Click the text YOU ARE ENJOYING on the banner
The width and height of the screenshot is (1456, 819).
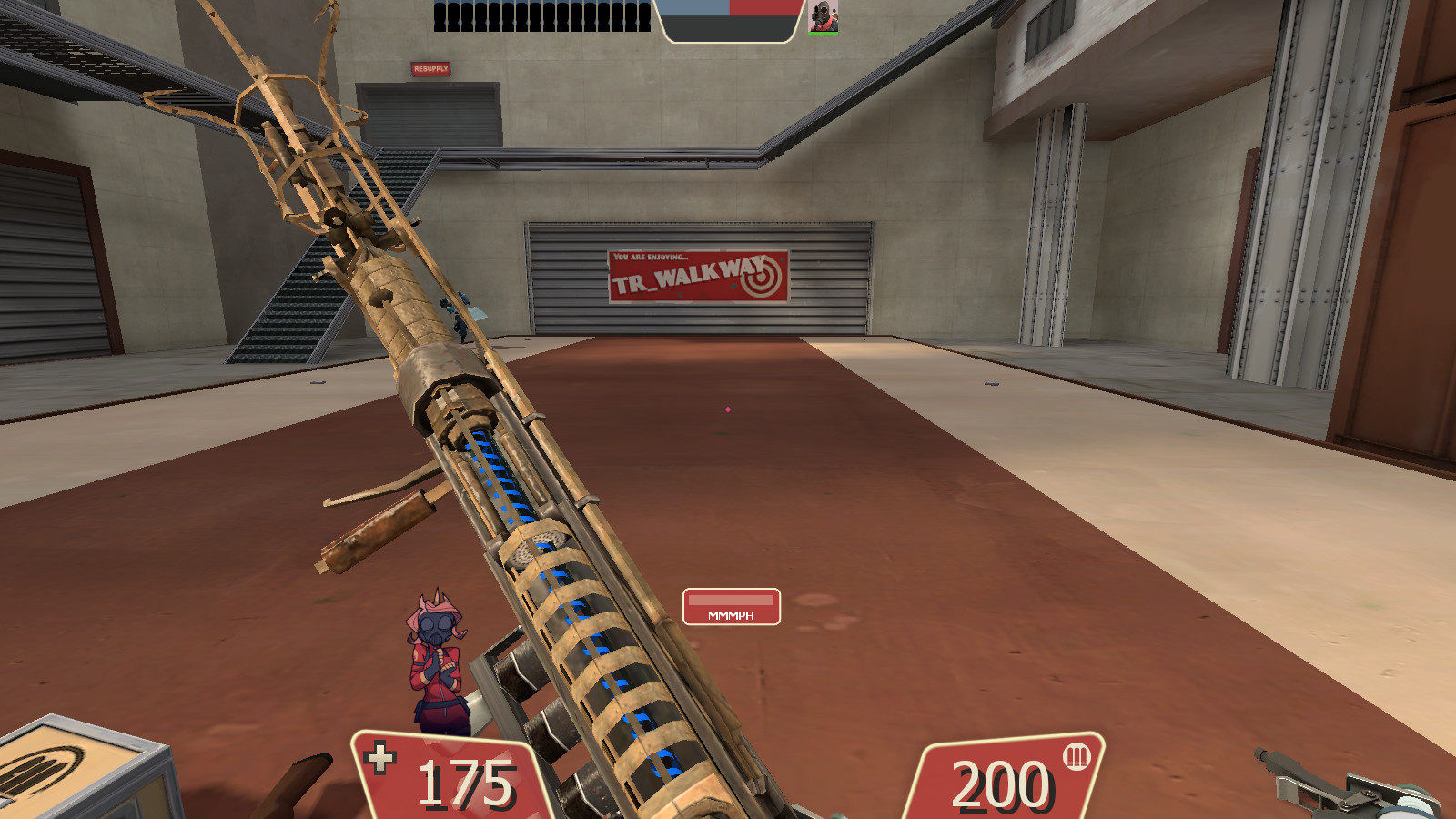tap(648, 256)
